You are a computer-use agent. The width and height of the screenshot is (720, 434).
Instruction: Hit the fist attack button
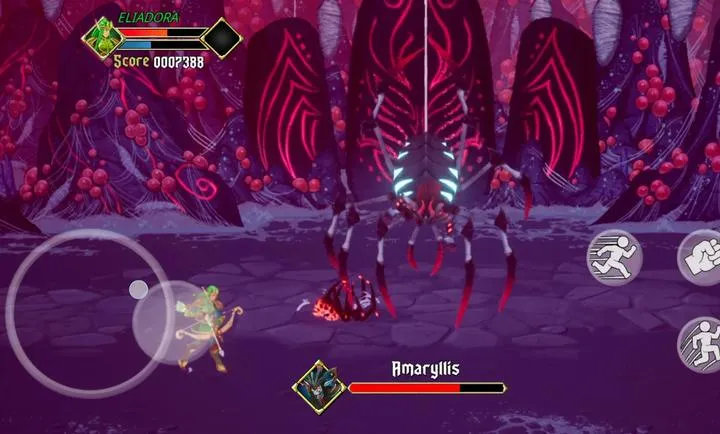(x=704, y=257)
